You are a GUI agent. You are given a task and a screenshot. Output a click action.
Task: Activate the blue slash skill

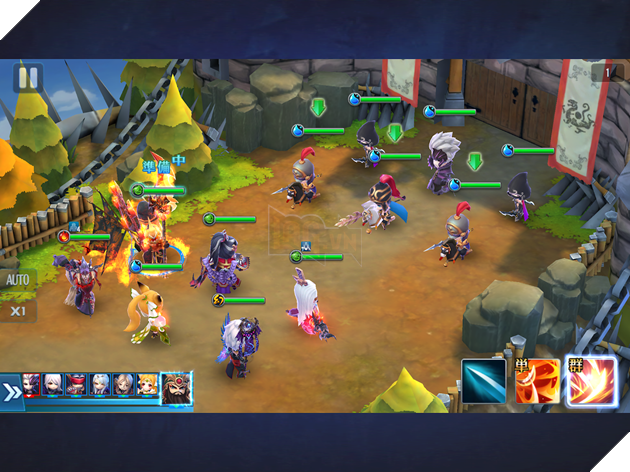click(484, 381)
